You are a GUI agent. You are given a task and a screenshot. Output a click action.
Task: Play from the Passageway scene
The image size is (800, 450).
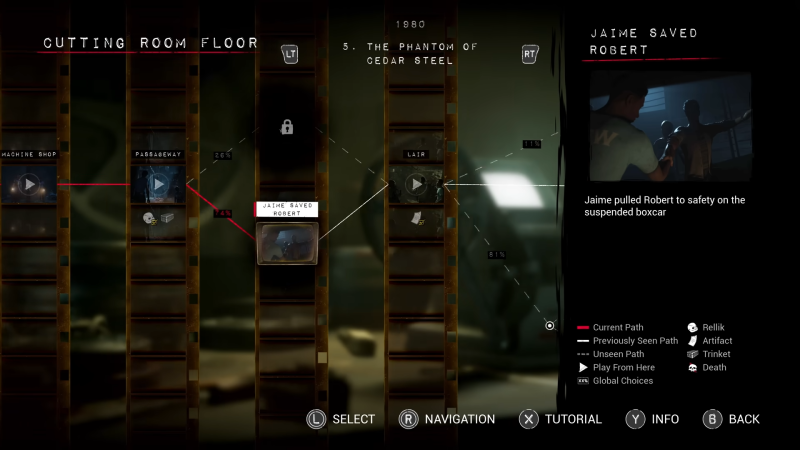(x=157, y=184)
